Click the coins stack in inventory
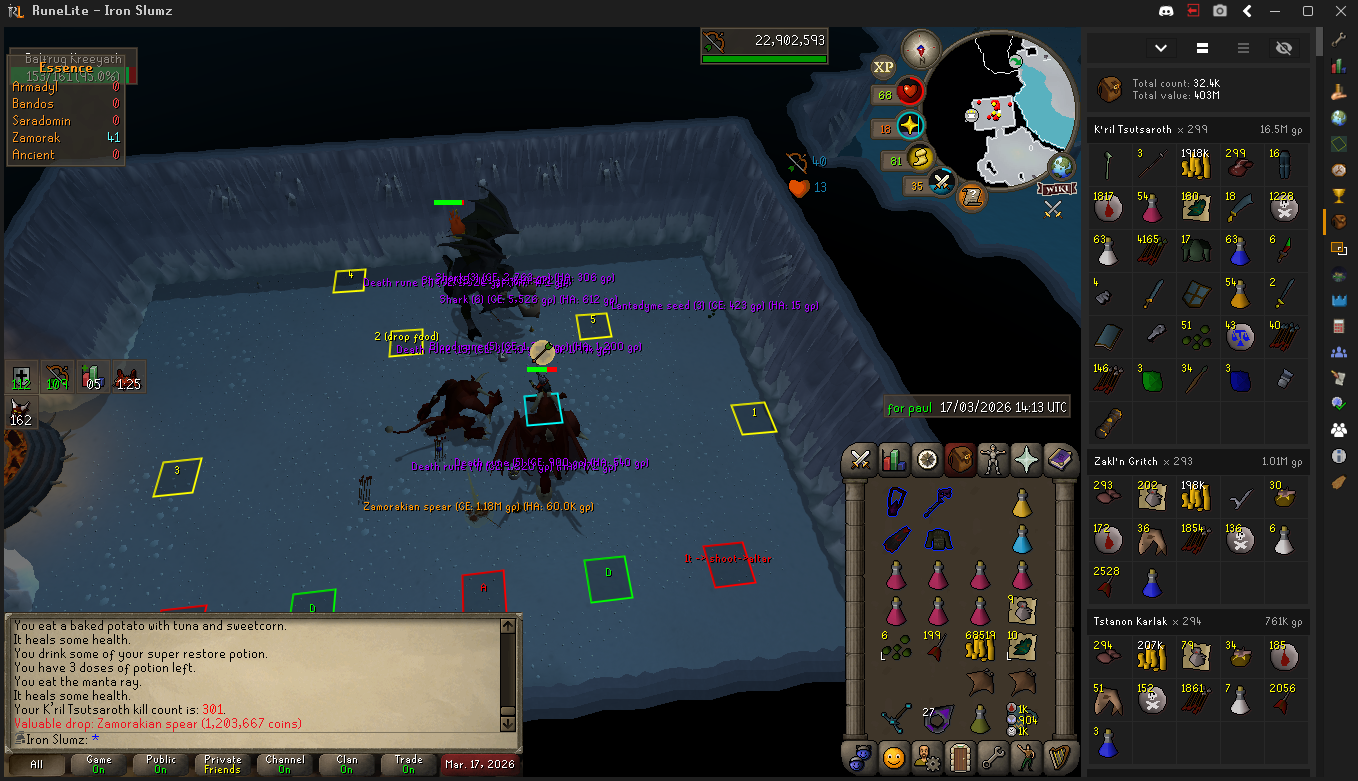This screenshot has width=1358, height=781. click(x=978, y=646)
